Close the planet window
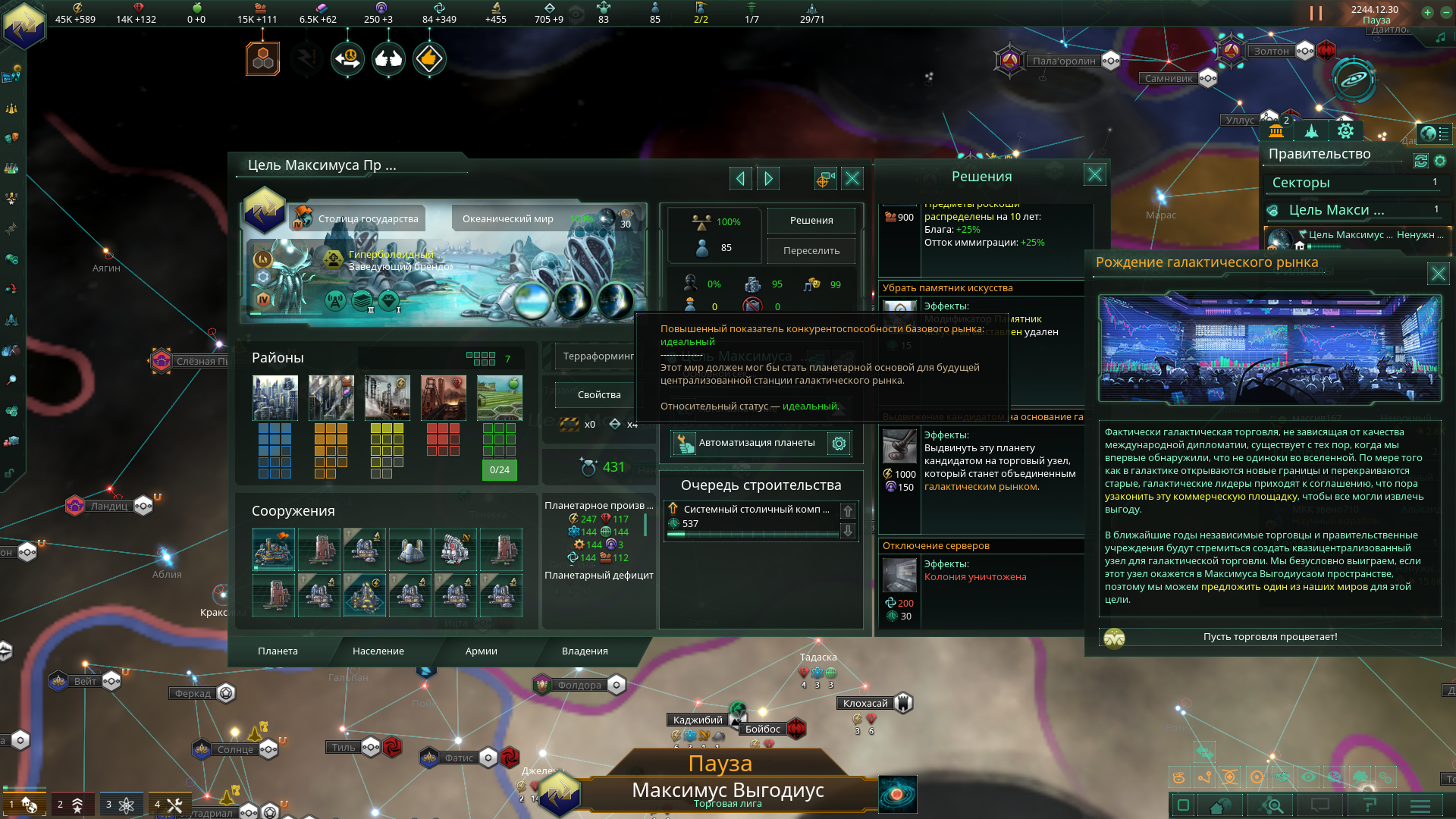The height and width of the screenshot is (819, 1456). pos(852,179)
